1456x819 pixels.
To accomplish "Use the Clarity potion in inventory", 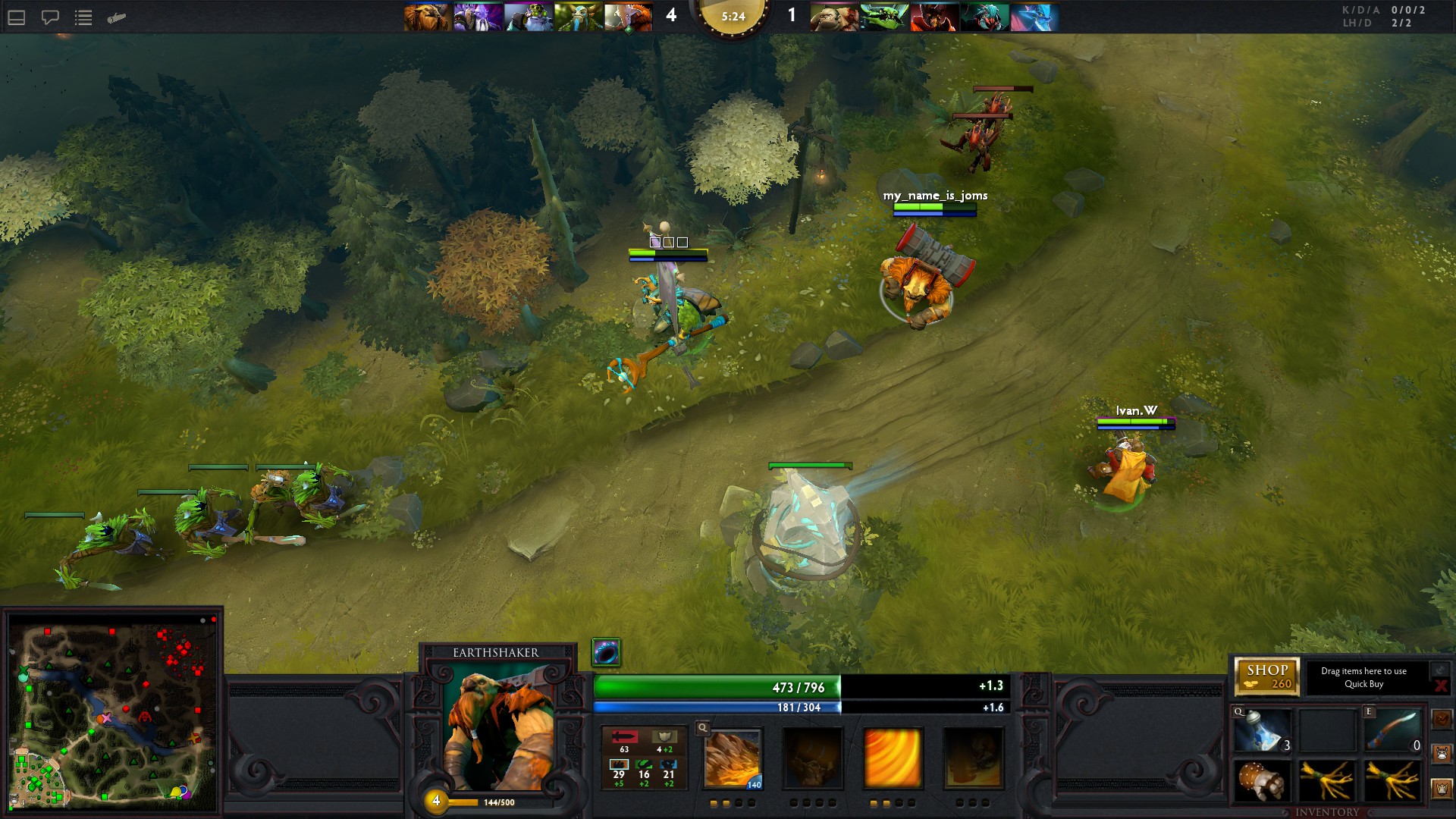I will pos(1262,731).
